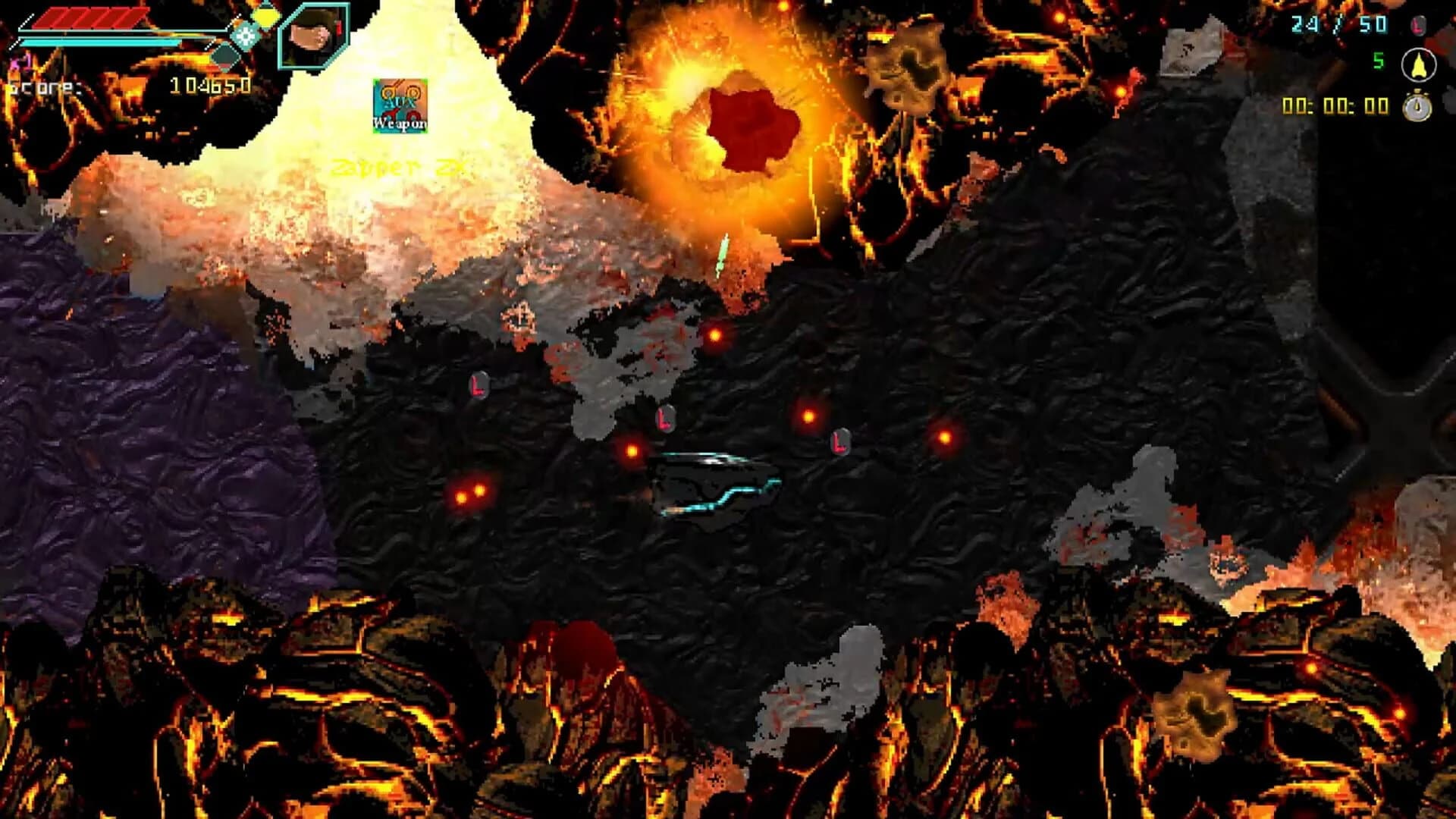Viewport: 1456px width, 819px height.
Task: Select the yellow diamond indicator in HUD
Action: click(265, 17)
